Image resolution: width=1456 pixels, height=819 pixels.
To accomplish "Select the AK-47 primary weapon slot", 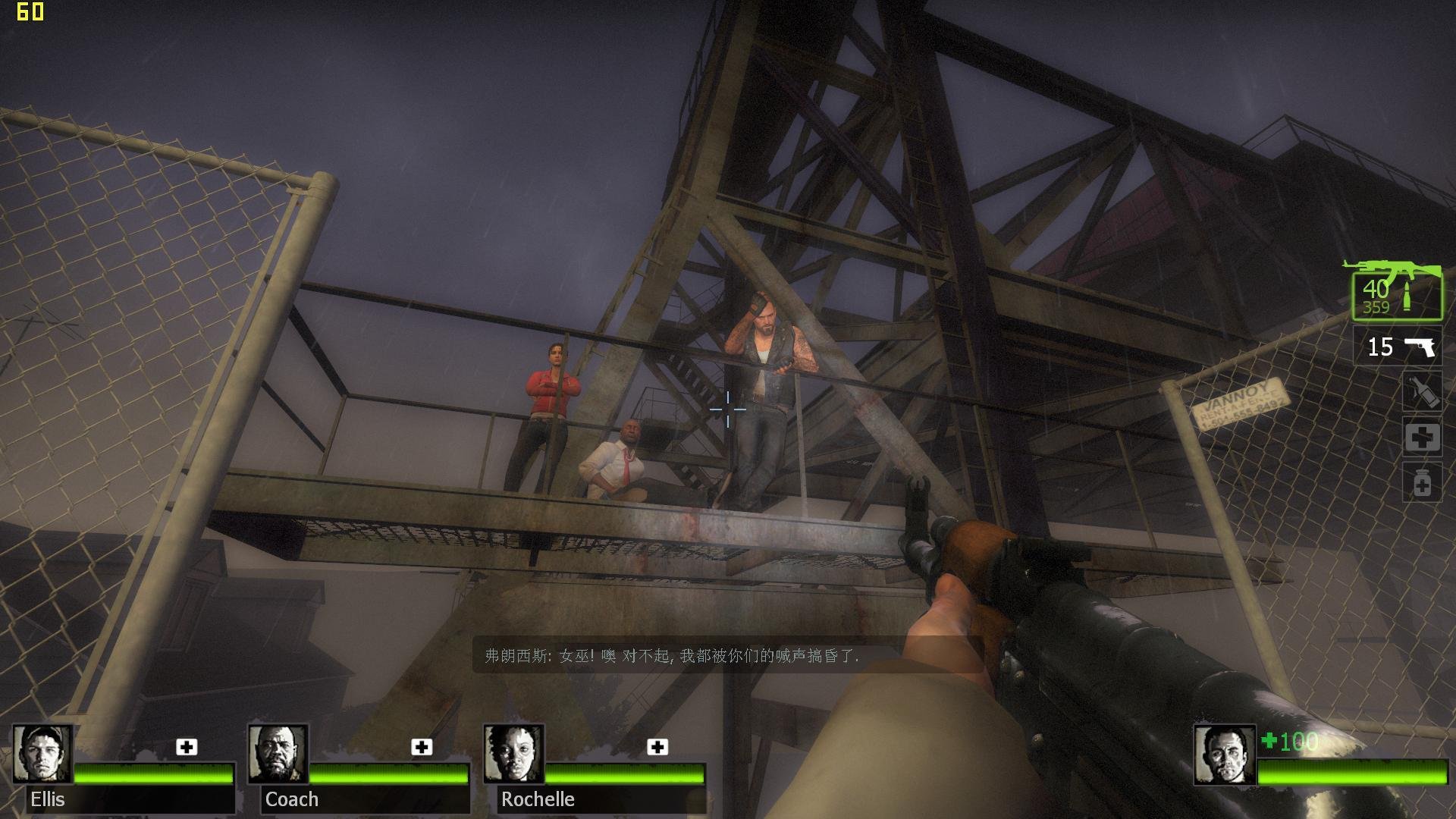I will click(x=1397, y=293).
